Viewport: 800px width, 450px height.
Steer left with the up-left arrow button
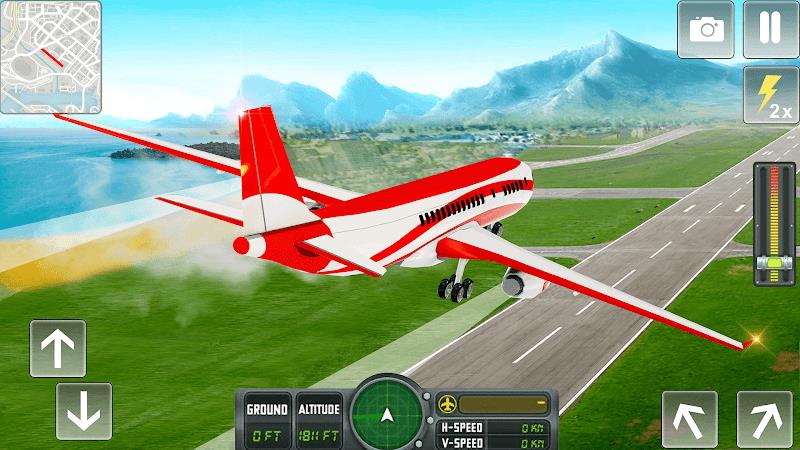pos(690,418)
